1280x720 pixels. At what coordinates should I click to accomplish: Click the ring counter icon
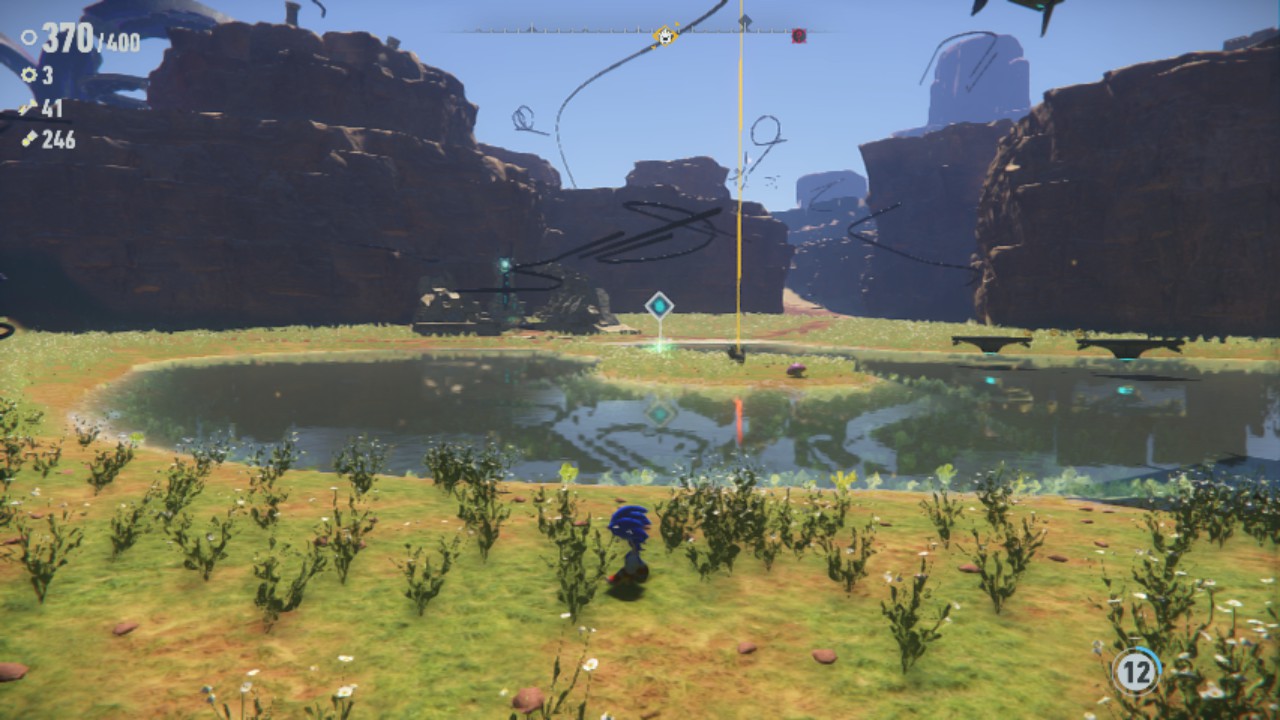pos(29,37)
